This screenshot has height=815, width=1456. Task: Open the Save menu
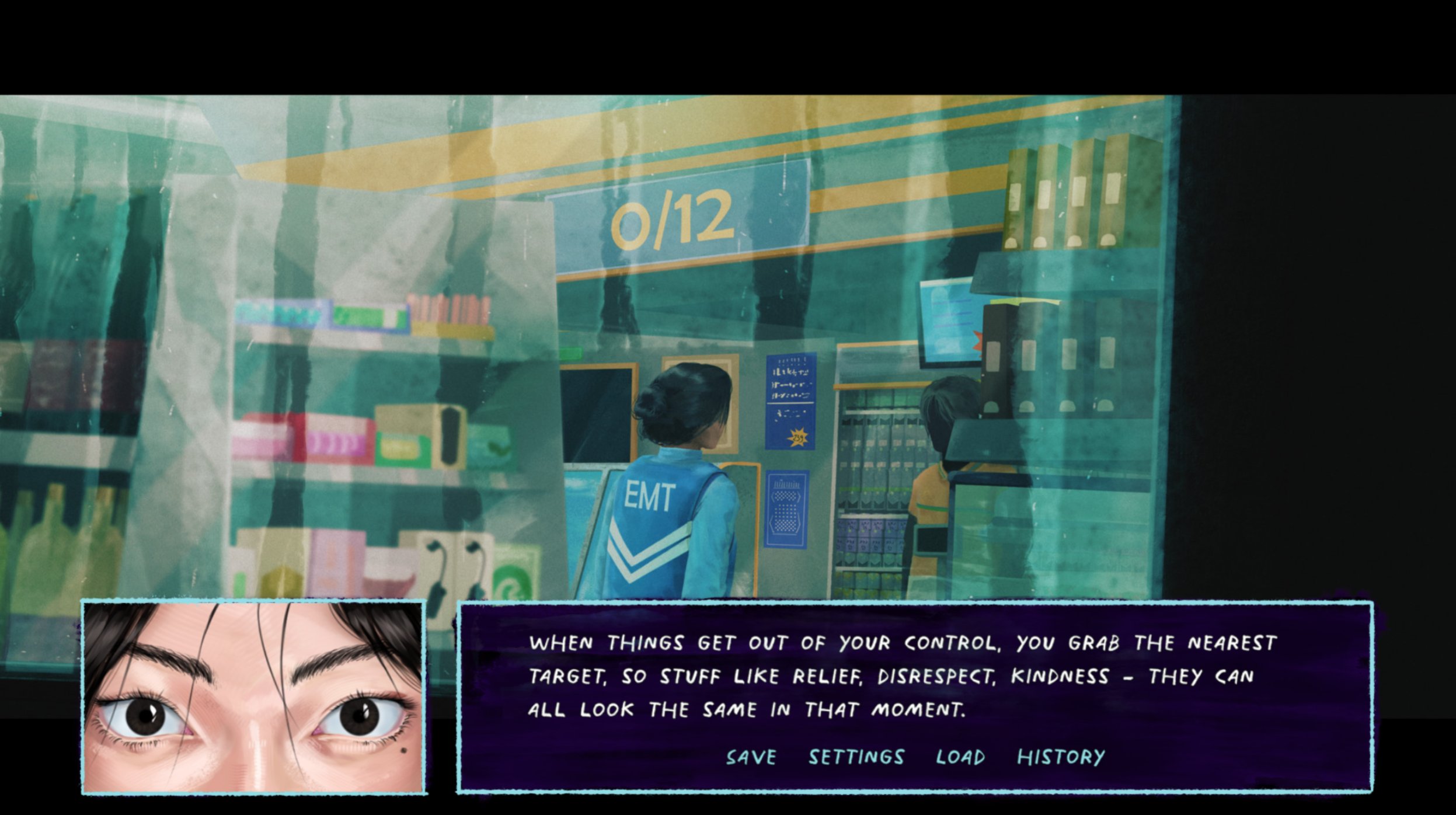[751, 757]
